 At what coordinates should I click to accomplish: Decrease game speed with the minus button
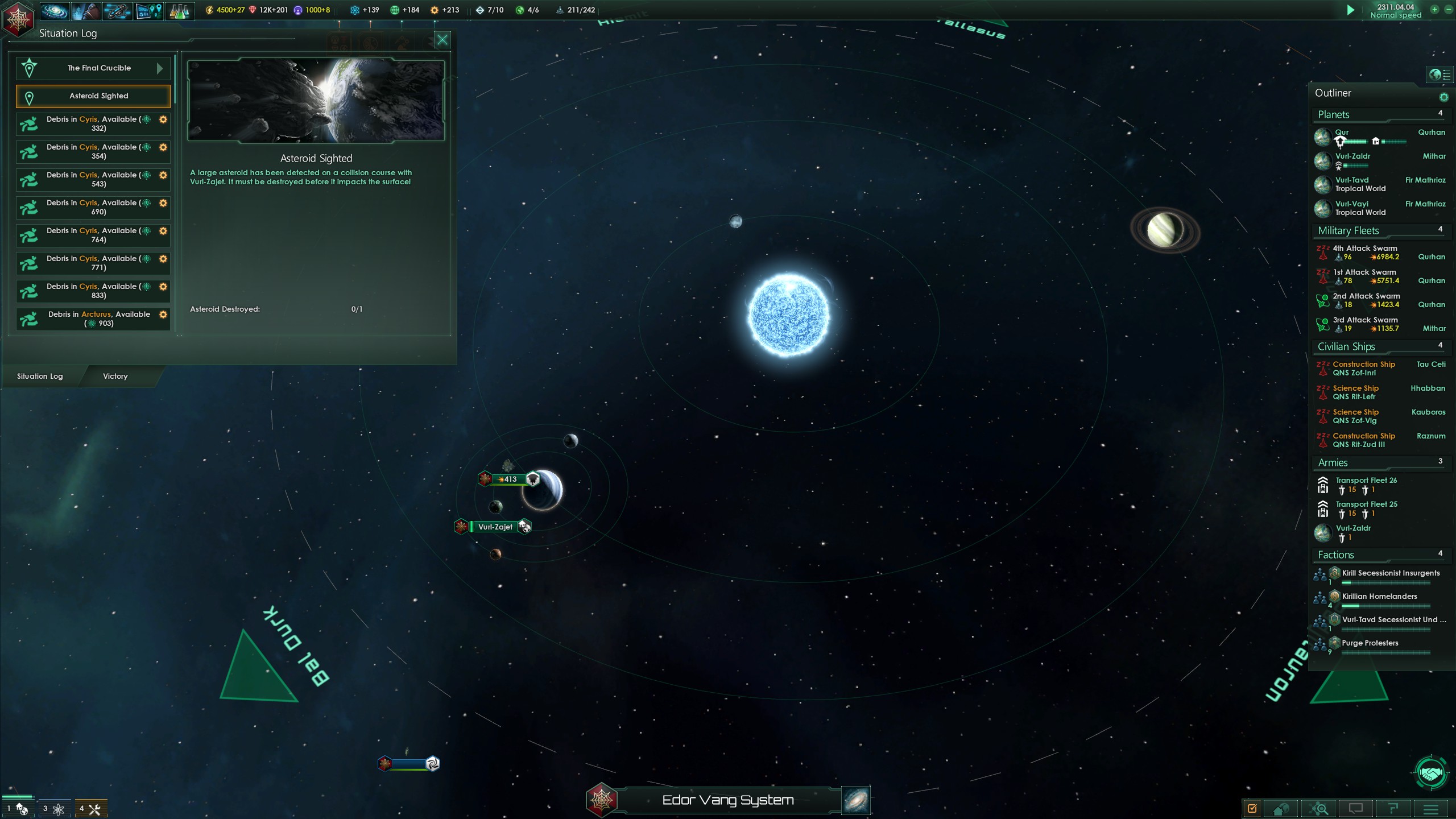coord(1448,10)
